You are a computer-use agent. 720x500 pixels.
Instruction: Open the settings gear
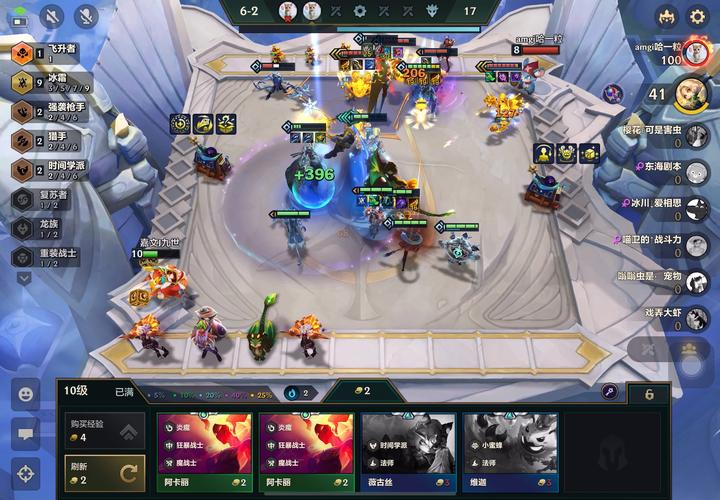pos(697,16)
